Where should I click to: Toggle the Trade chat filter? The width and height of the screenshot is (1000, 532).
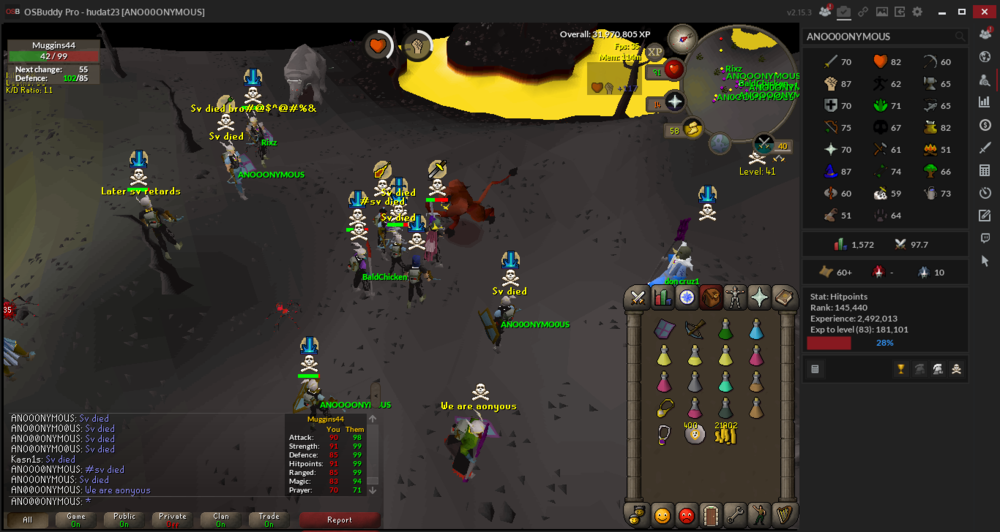pos(266,519)
